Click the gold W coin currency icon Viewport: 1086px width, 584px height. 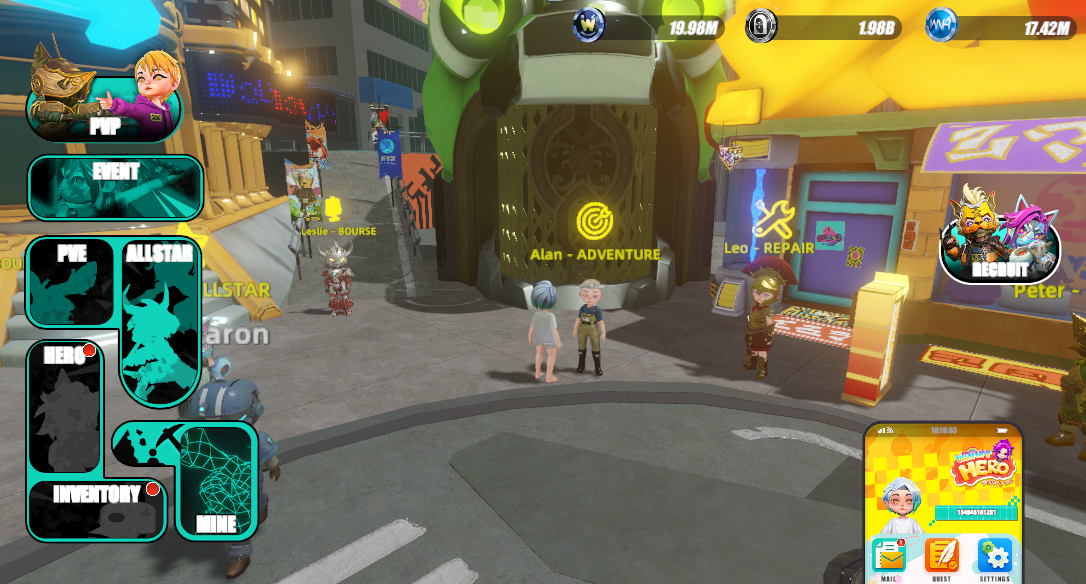coord(588,25)
